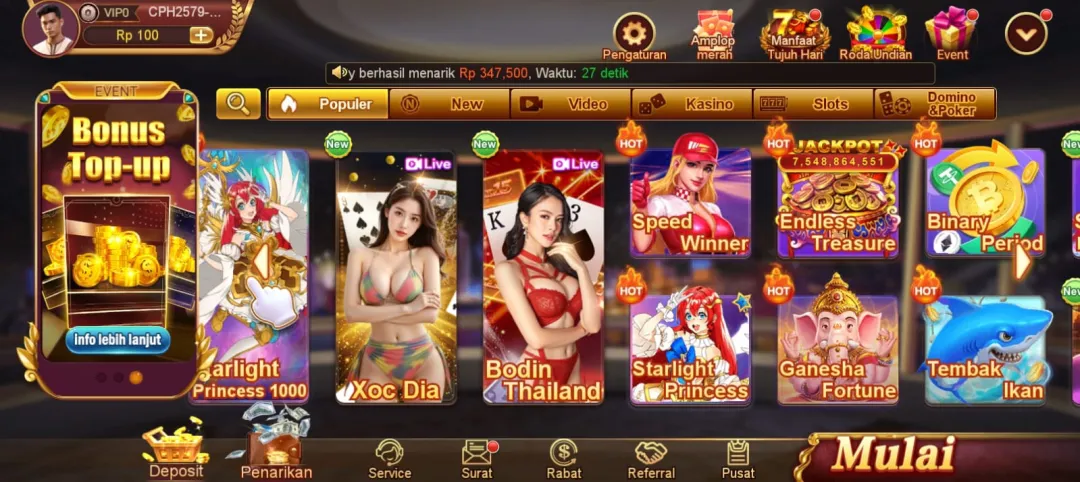Image resolution: width=1080 pixels, height=482 pixels.
Task: Open Manfaat Tujuh Hari rewards
Action: pos(794,32)
